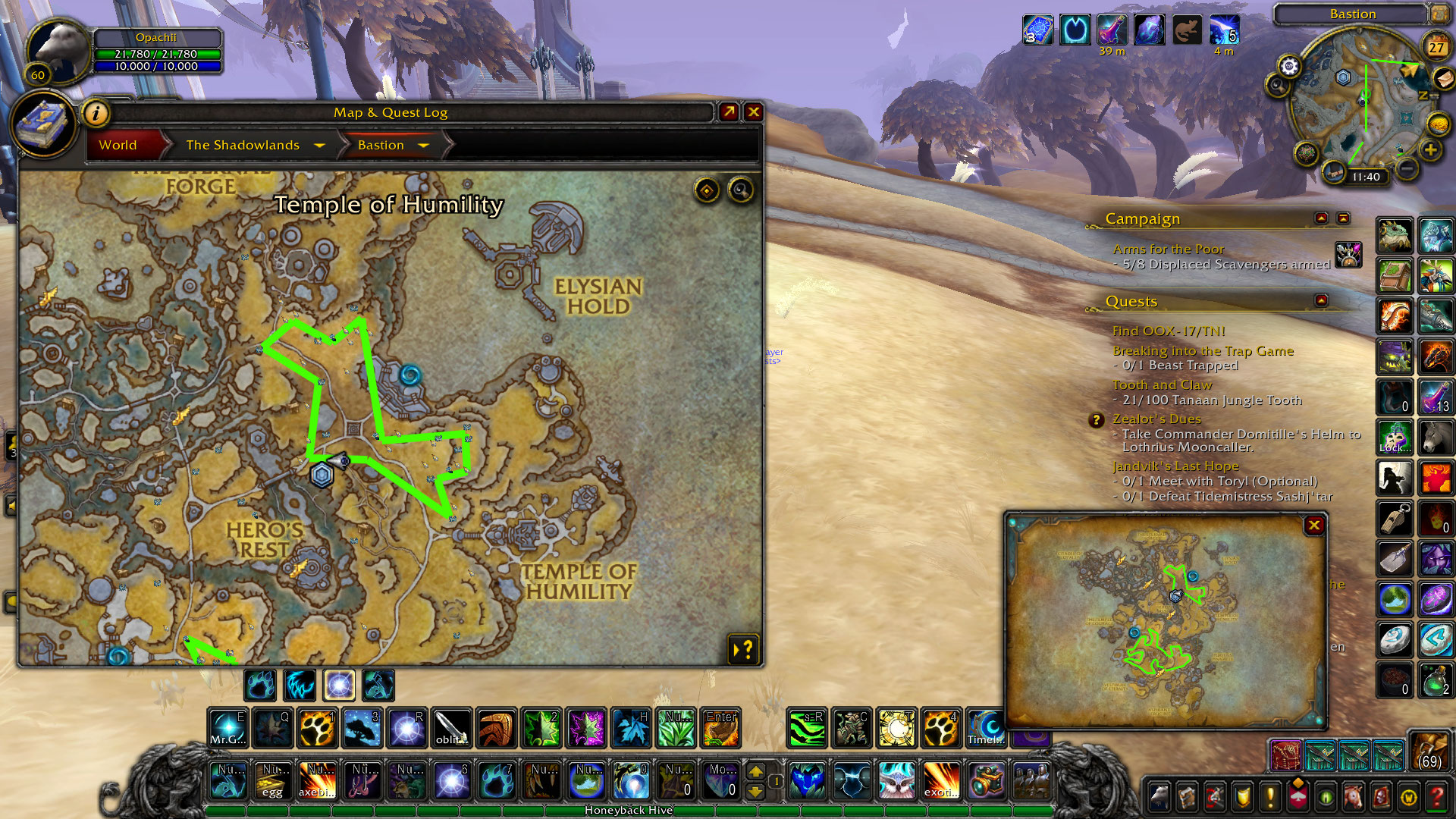Image resolution: width=1456 pixels, height=819 pixels.
Task: Maximize the map with the arrow button
Action: coord(729,112)
